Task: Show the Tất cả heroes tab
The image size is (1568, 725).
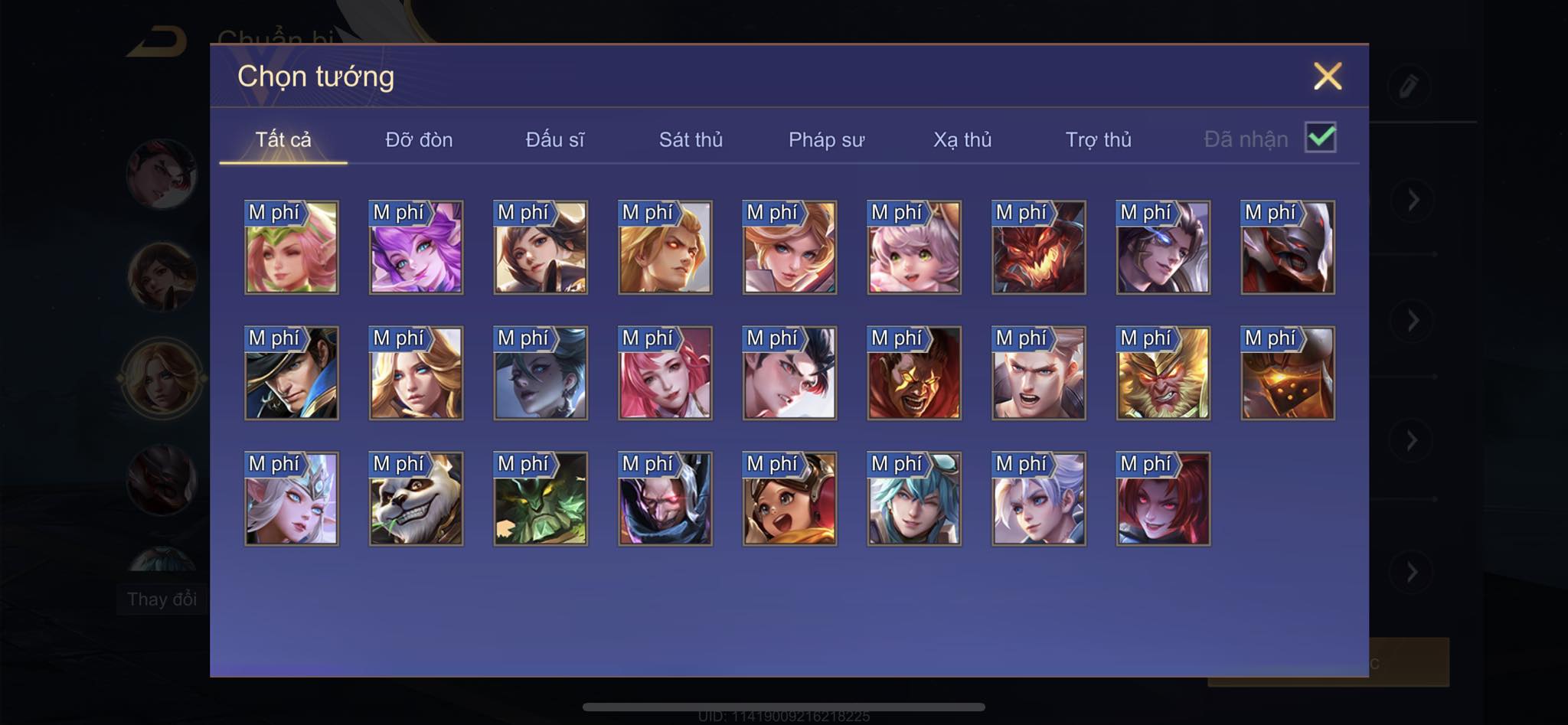Action: point(283,139)
